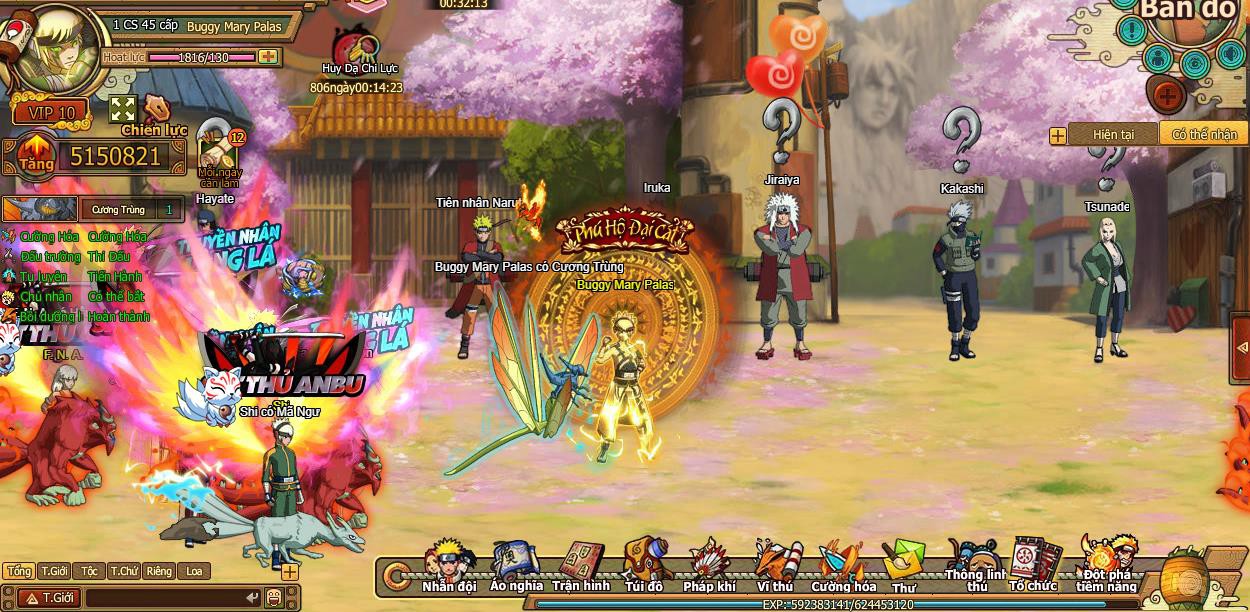
Task: Open the Nhẫn đội team menu
Action: (x=450, y=565)
